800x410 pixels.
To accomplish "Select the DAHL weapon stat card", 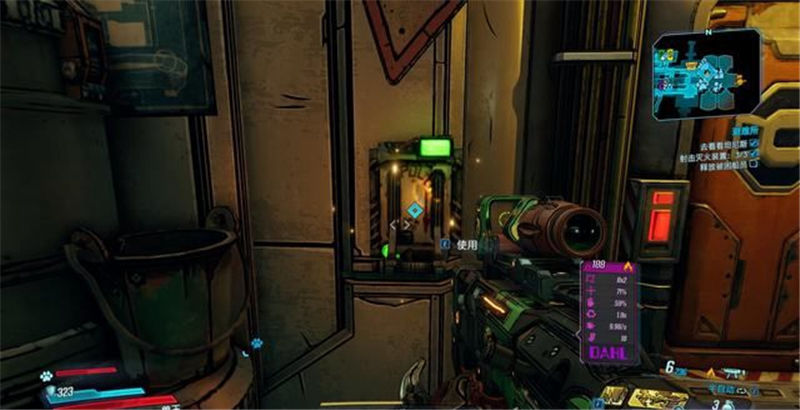I will coord(608,310).
